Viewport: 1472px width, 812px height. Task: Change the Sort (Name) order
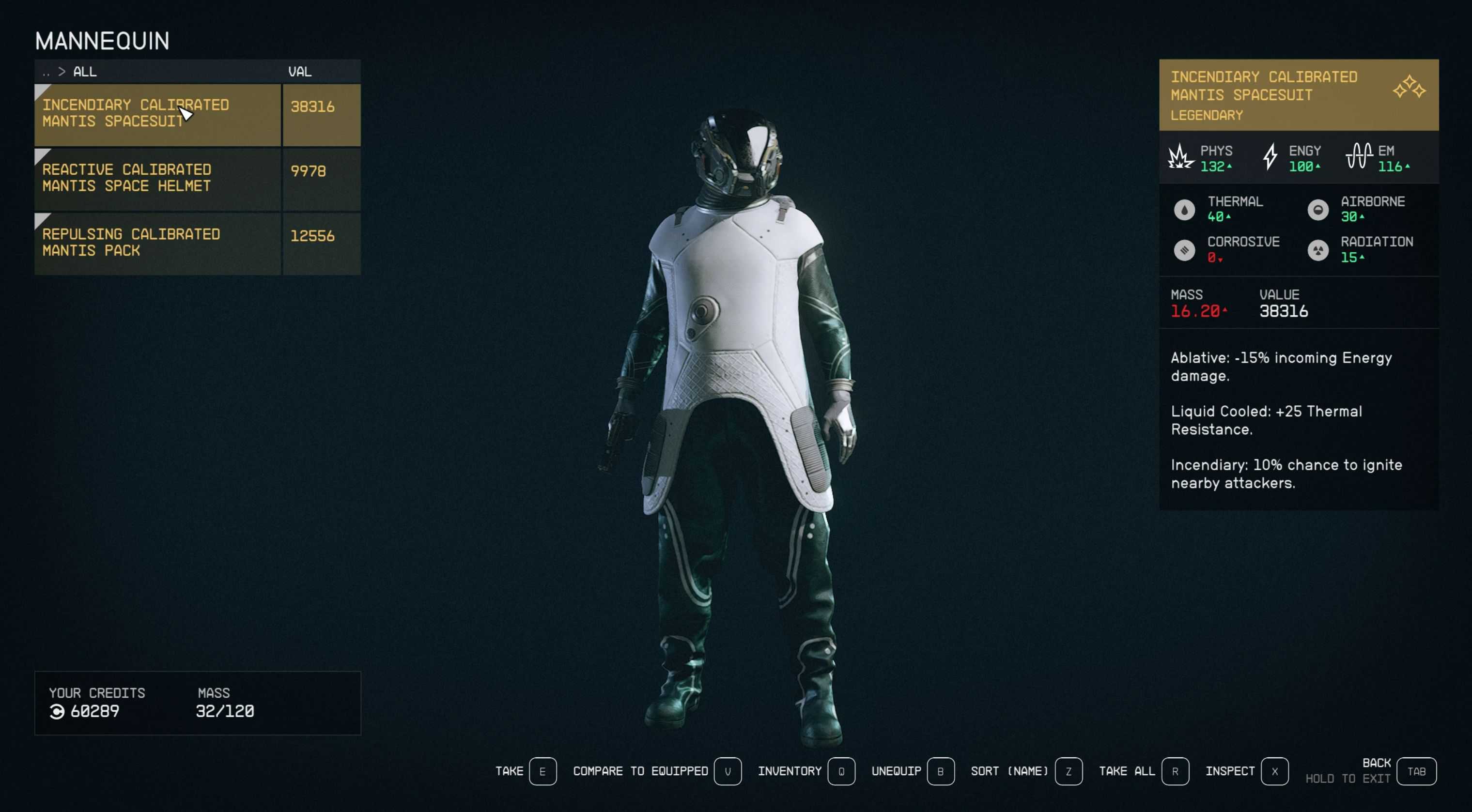(1068, 771)
